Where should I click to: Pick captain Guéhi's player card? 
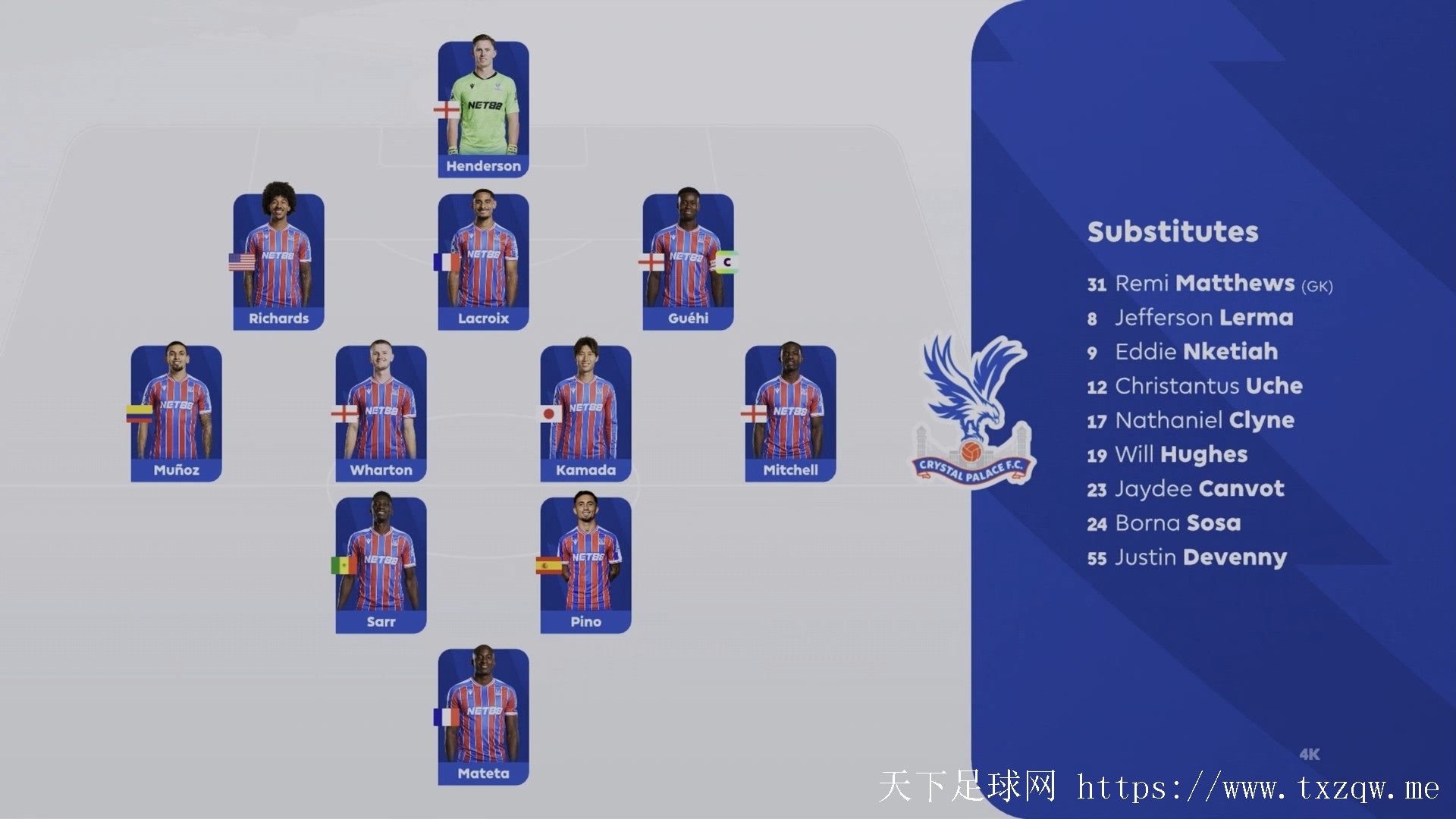[688, 262]
